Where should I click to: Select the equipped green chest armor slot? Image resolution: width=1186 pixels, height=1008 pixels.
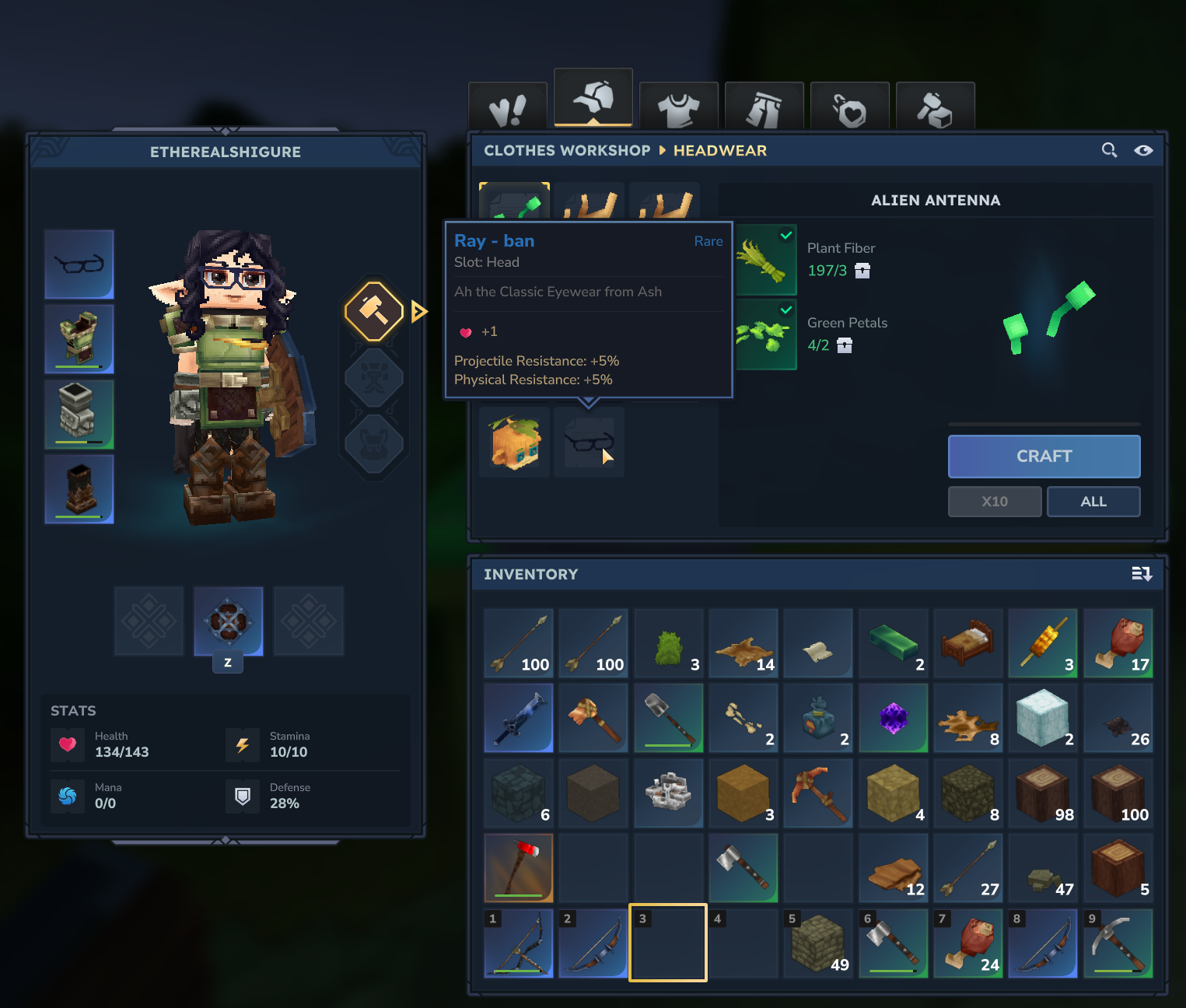click(79, 339)
